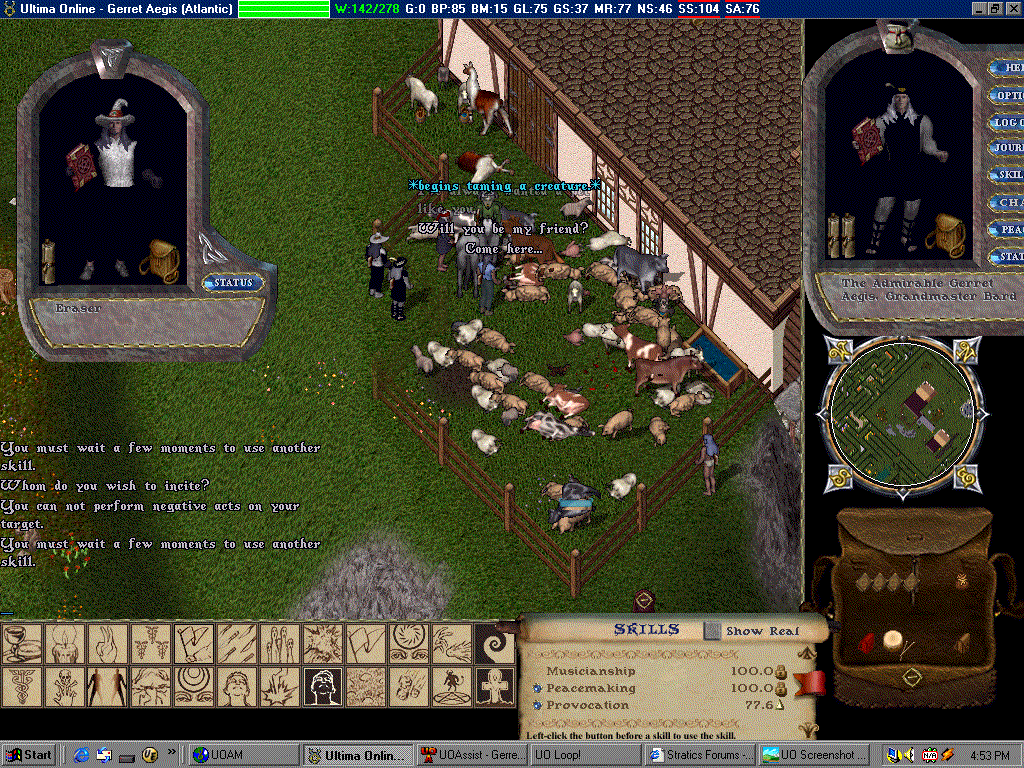Open the Journal from the paperdoll
The height and width of the screenshot is (768, 1024).
[x=1006, y=148]
